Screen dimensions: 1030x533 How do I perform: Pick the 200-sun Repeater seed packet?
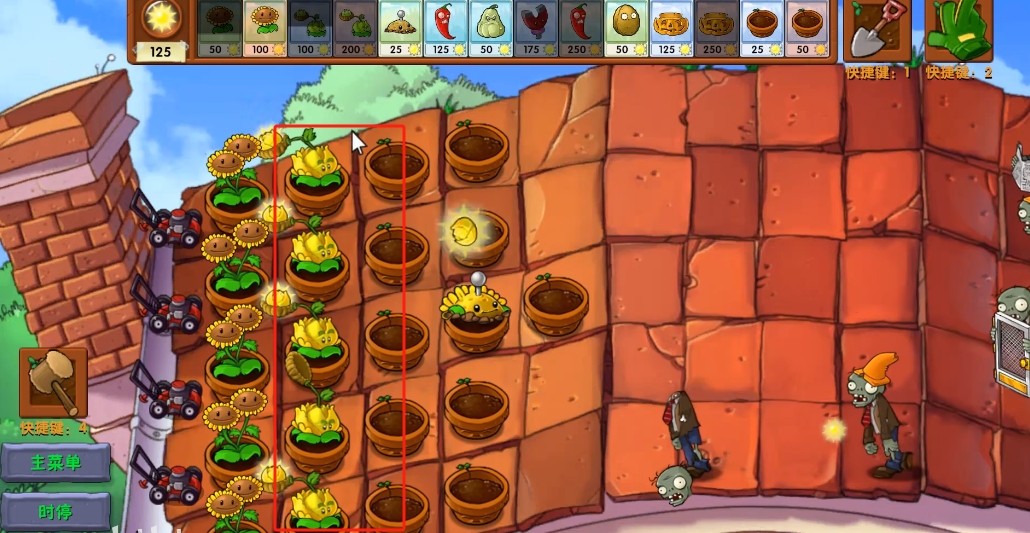point(355,27)
